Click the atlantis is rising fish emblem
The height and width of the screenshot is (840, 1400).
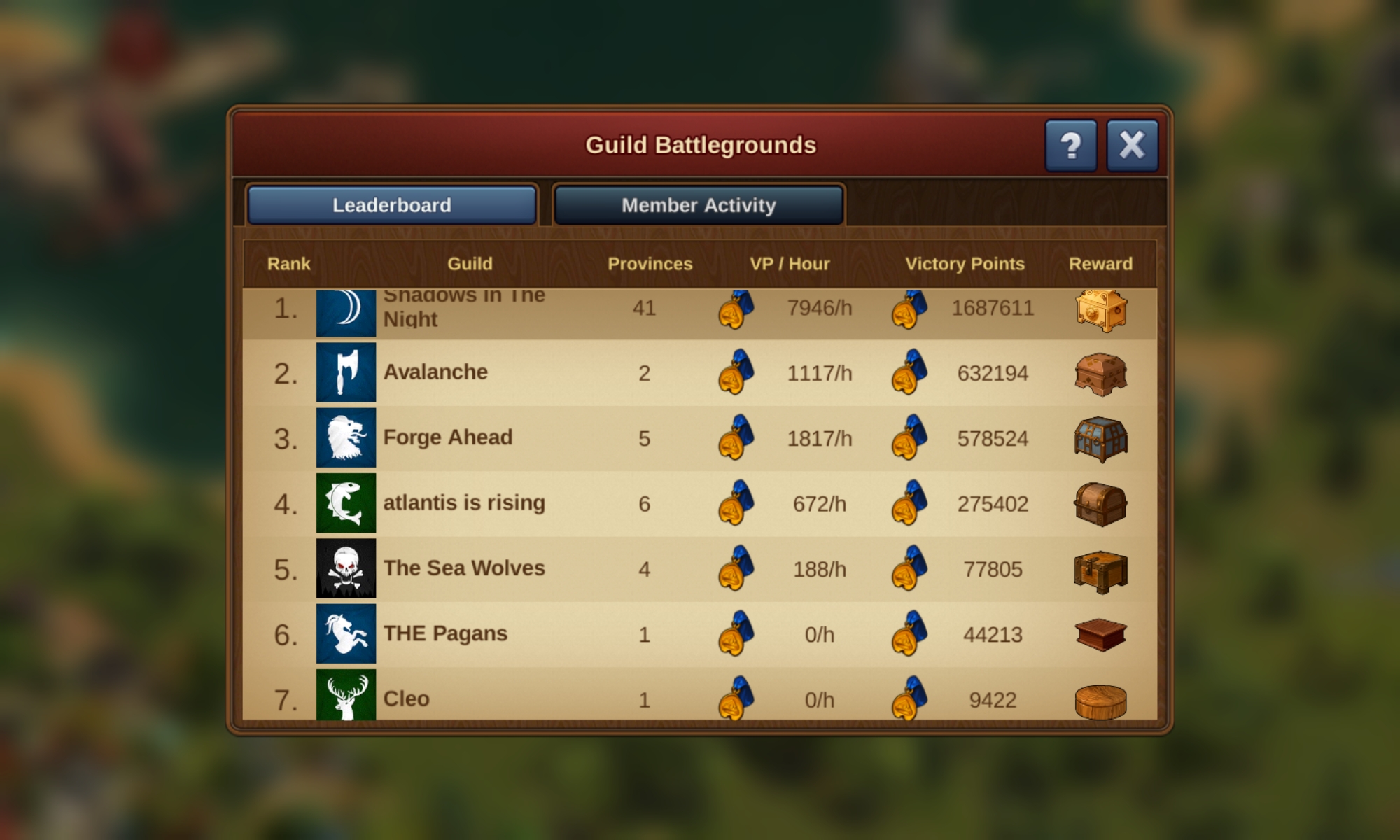[x=346, y=503]
